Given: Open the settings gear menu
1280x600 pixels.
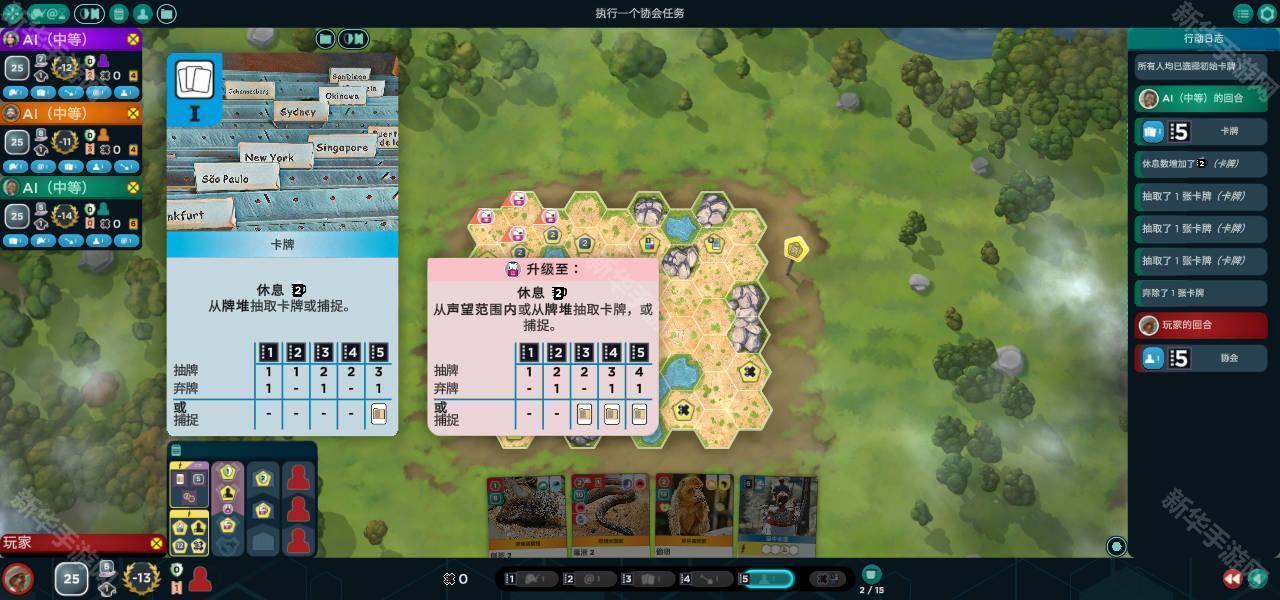Looking at the screenshot, I should [1267, 14].
